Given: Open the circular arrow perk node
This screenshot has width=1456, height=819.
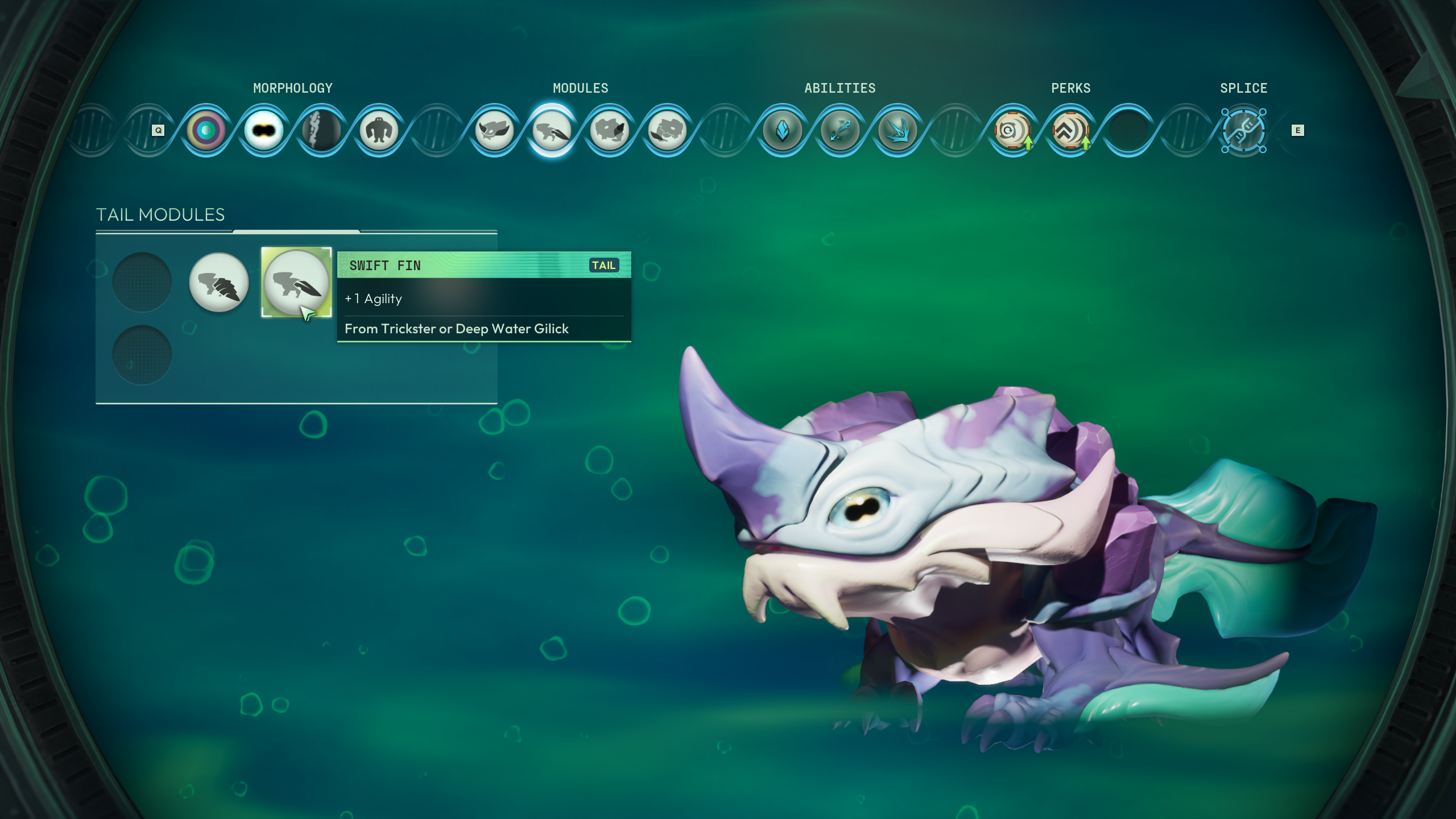Looking at the screenshot, I should tap(1013, 131).
